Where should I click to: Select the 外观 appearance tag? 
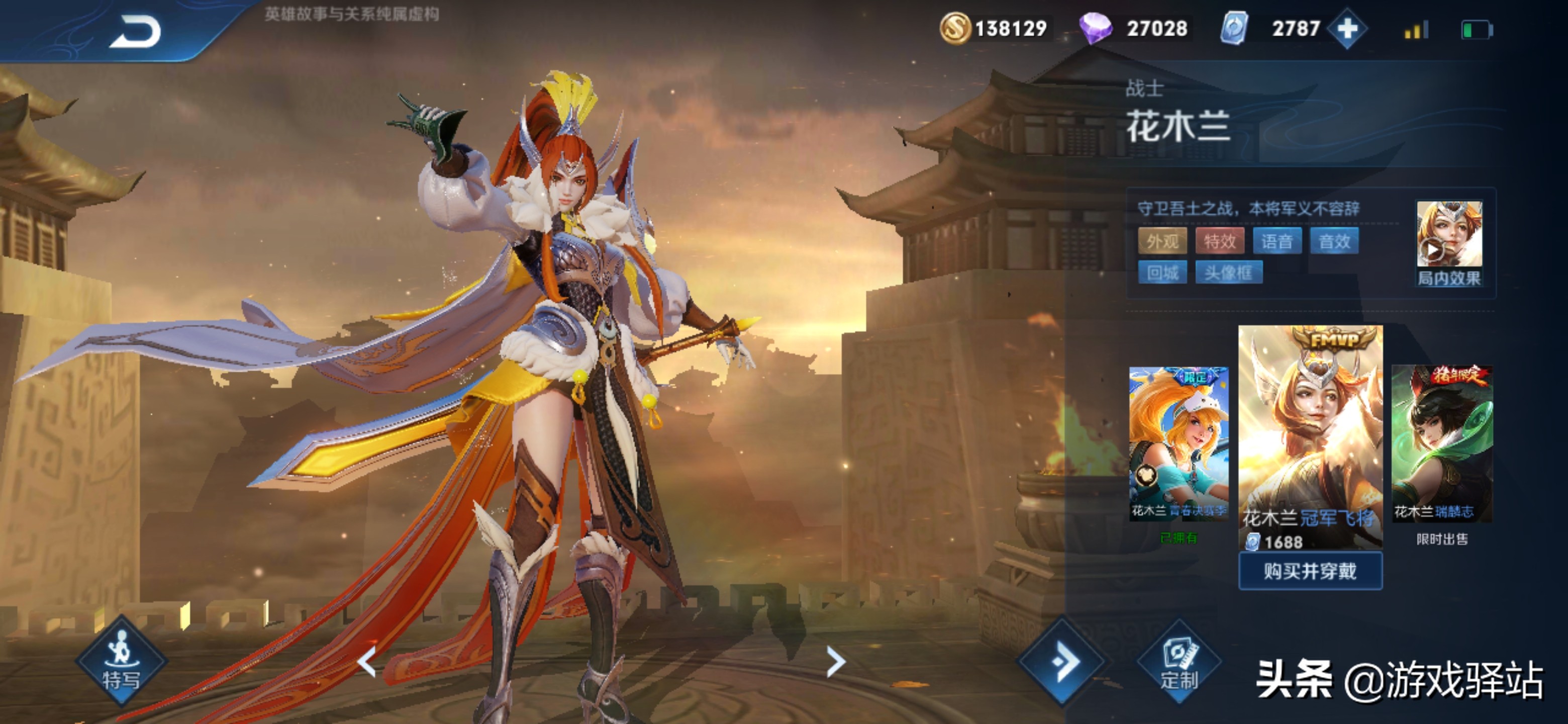[x=1162, y=242]
